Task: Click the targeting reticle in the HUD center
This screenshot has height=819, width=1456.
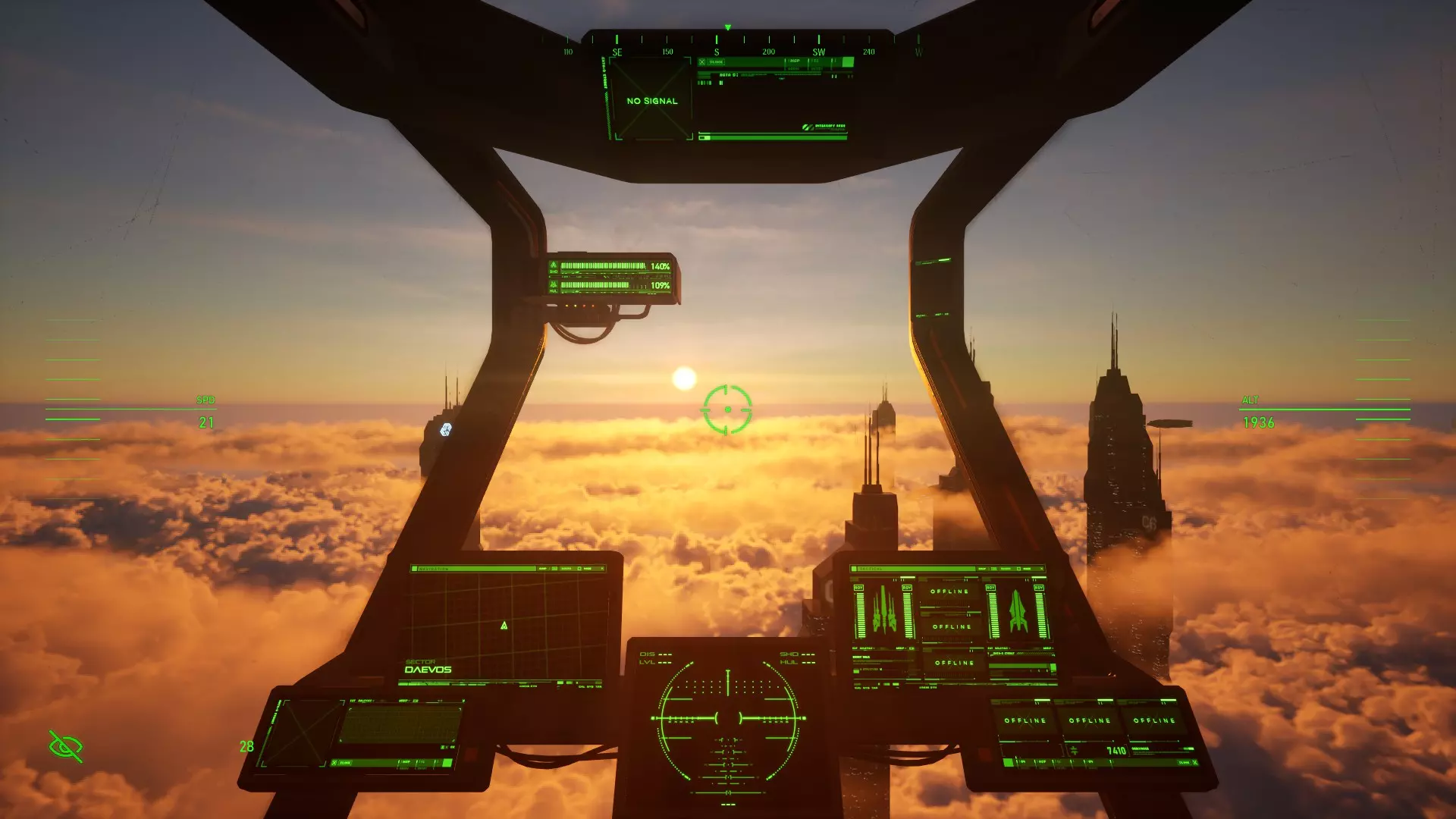Action: 726,409
